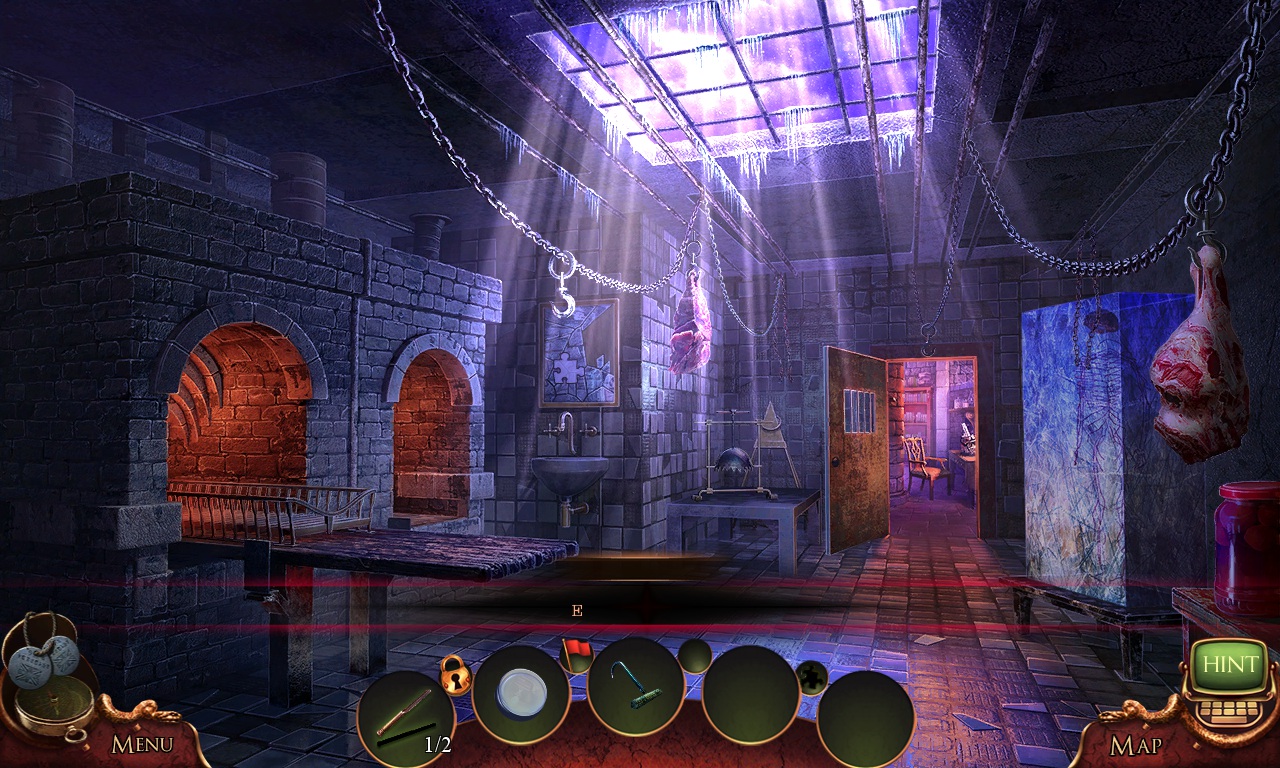Image resolution: width=1280 pixels, height=768 pixels.
Task: Open the Menu
Action: (x=142, y=744)
